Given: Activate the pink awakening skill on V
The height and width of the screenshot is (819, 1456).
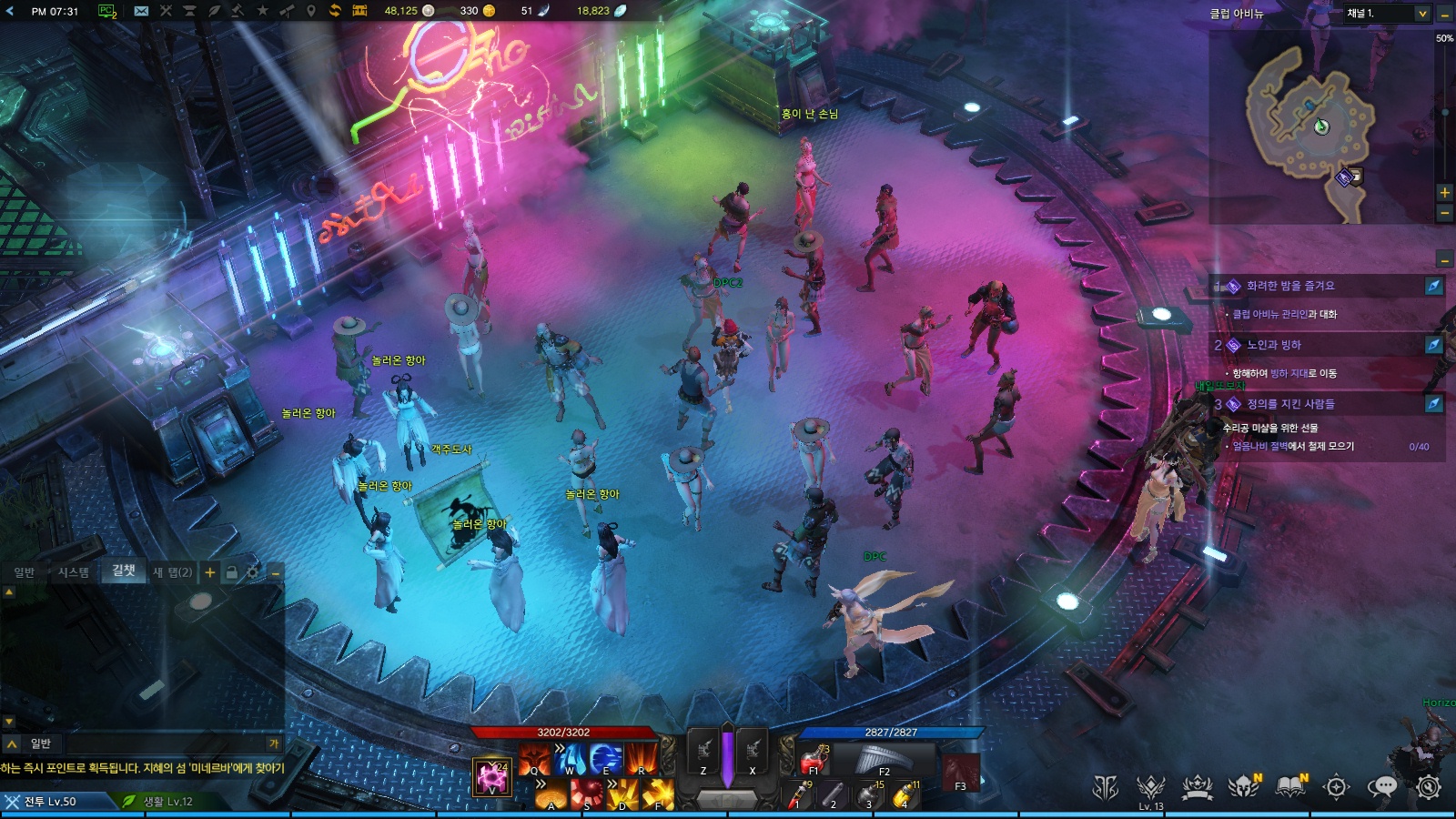Looking at the screenshot, I should coord(492,776).
